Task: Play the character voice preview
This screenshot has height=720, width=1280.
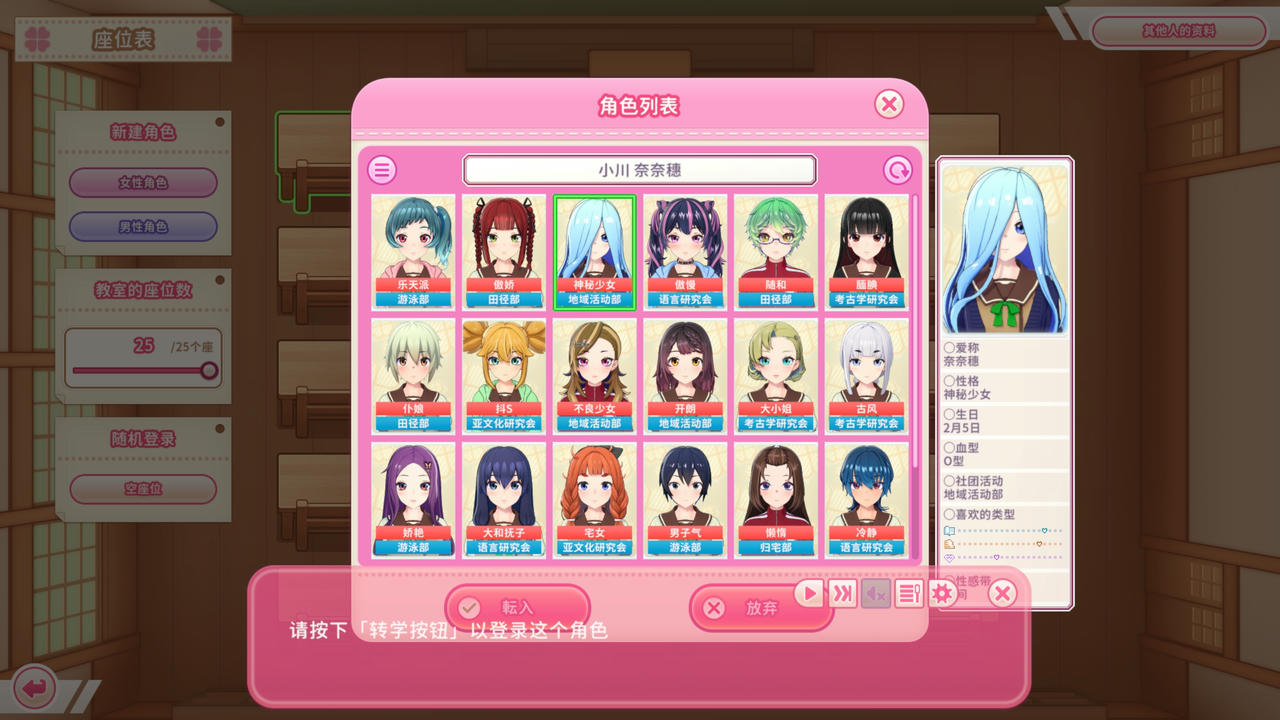Action: pos(808,593)
